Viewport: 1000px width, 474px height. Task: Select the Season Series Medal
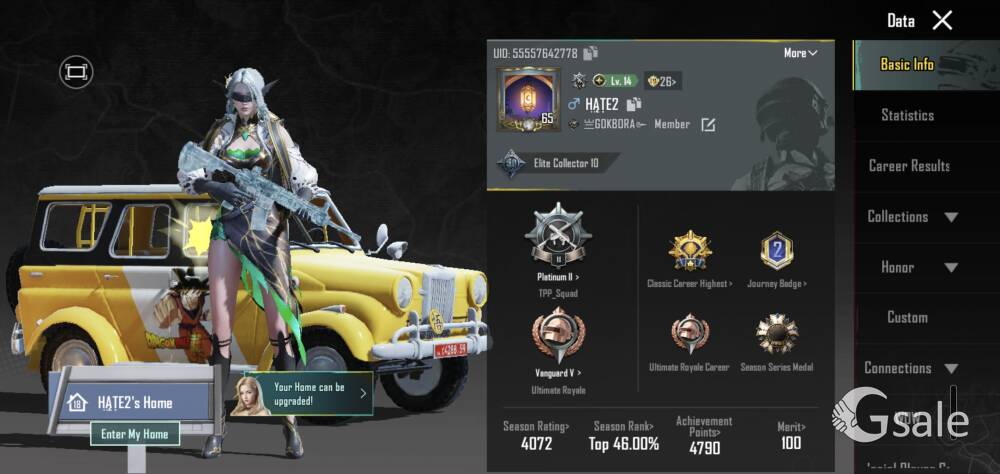[x=777, y=337]
